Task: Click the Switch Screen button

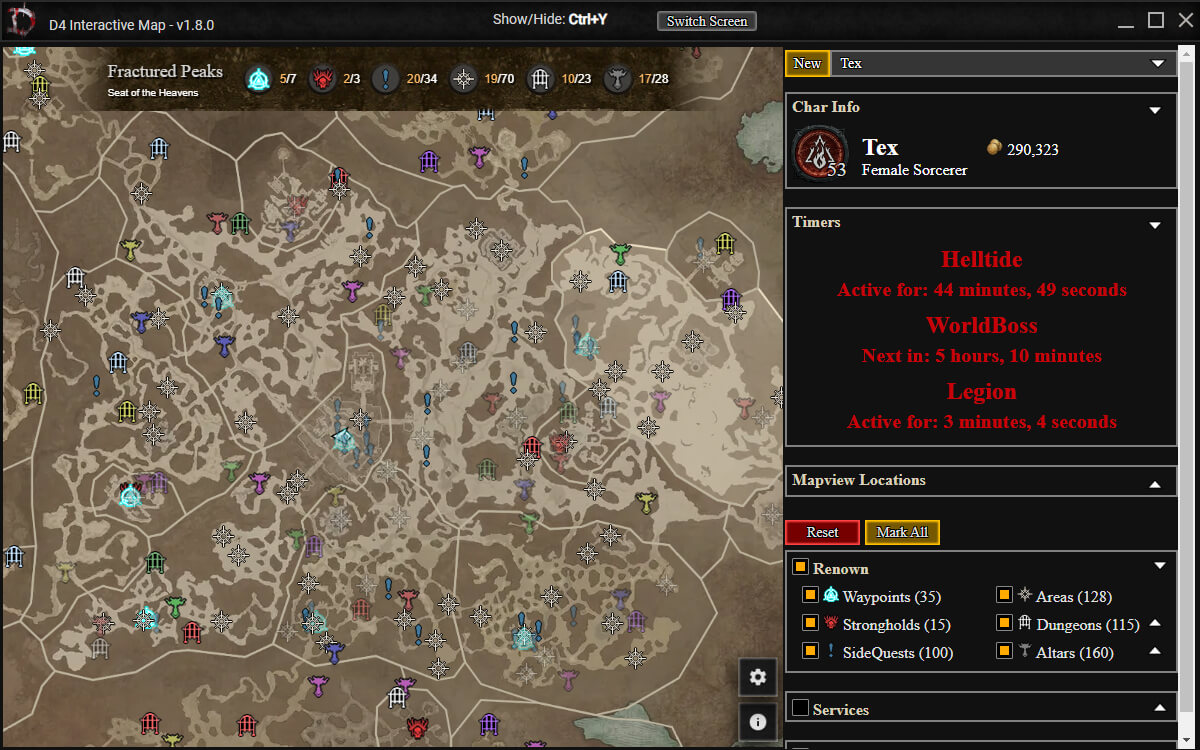Action: click(707, 21)
